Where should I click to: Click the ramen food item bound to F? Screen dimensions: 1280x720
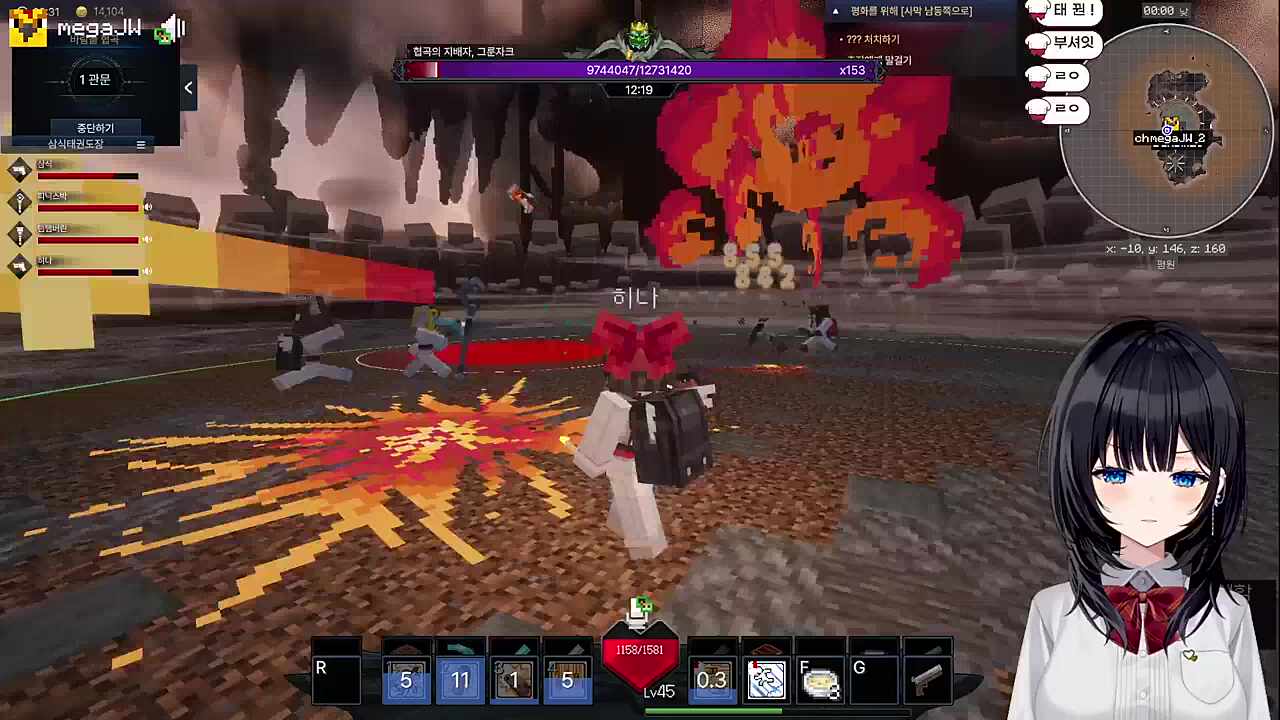(820, 680)
